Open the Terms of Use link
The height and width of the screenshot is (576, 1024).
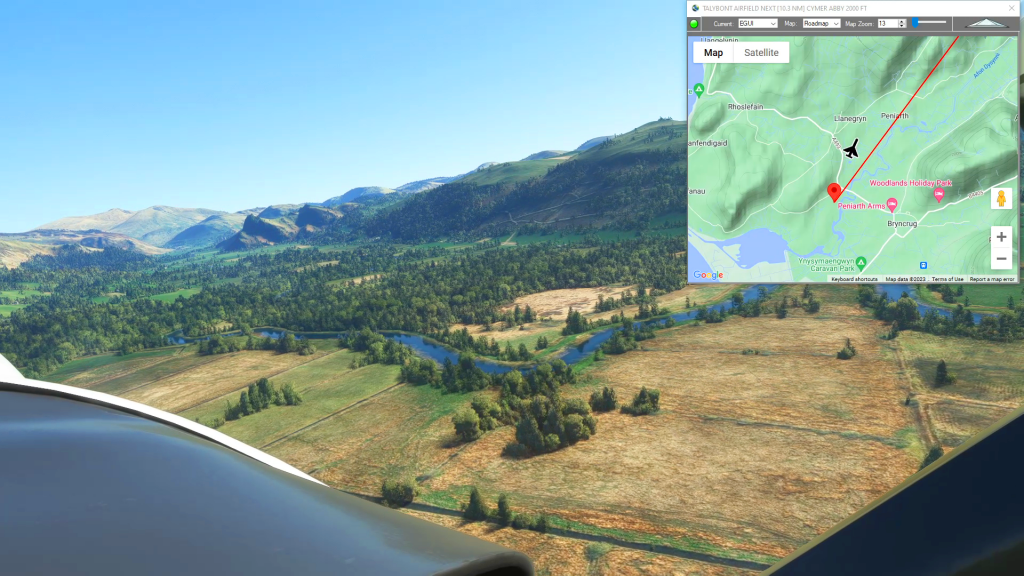pyautogui.click(x=947, y=279)
